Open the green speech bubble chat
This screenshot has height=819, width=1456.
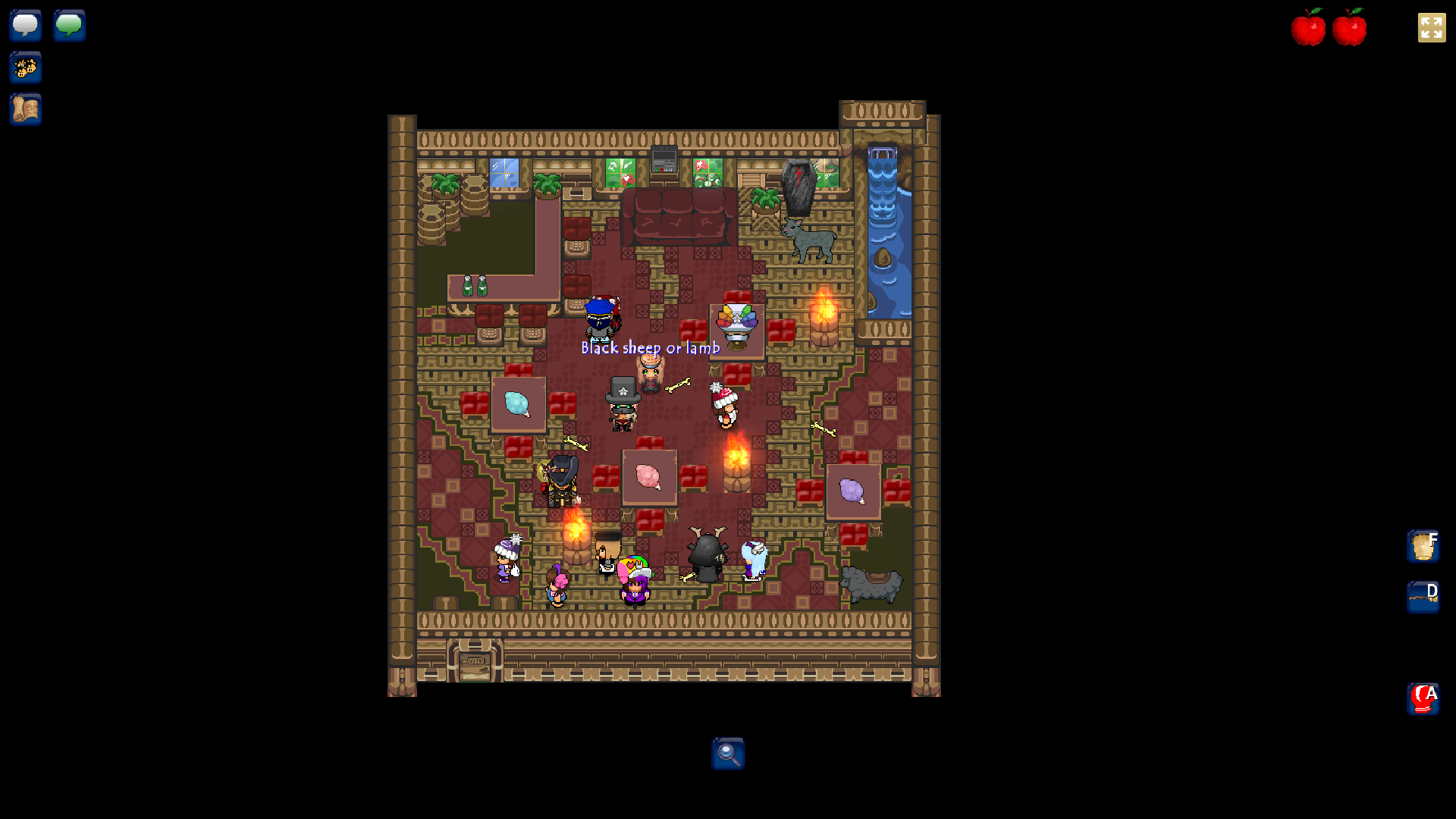[x=69, y=25]
